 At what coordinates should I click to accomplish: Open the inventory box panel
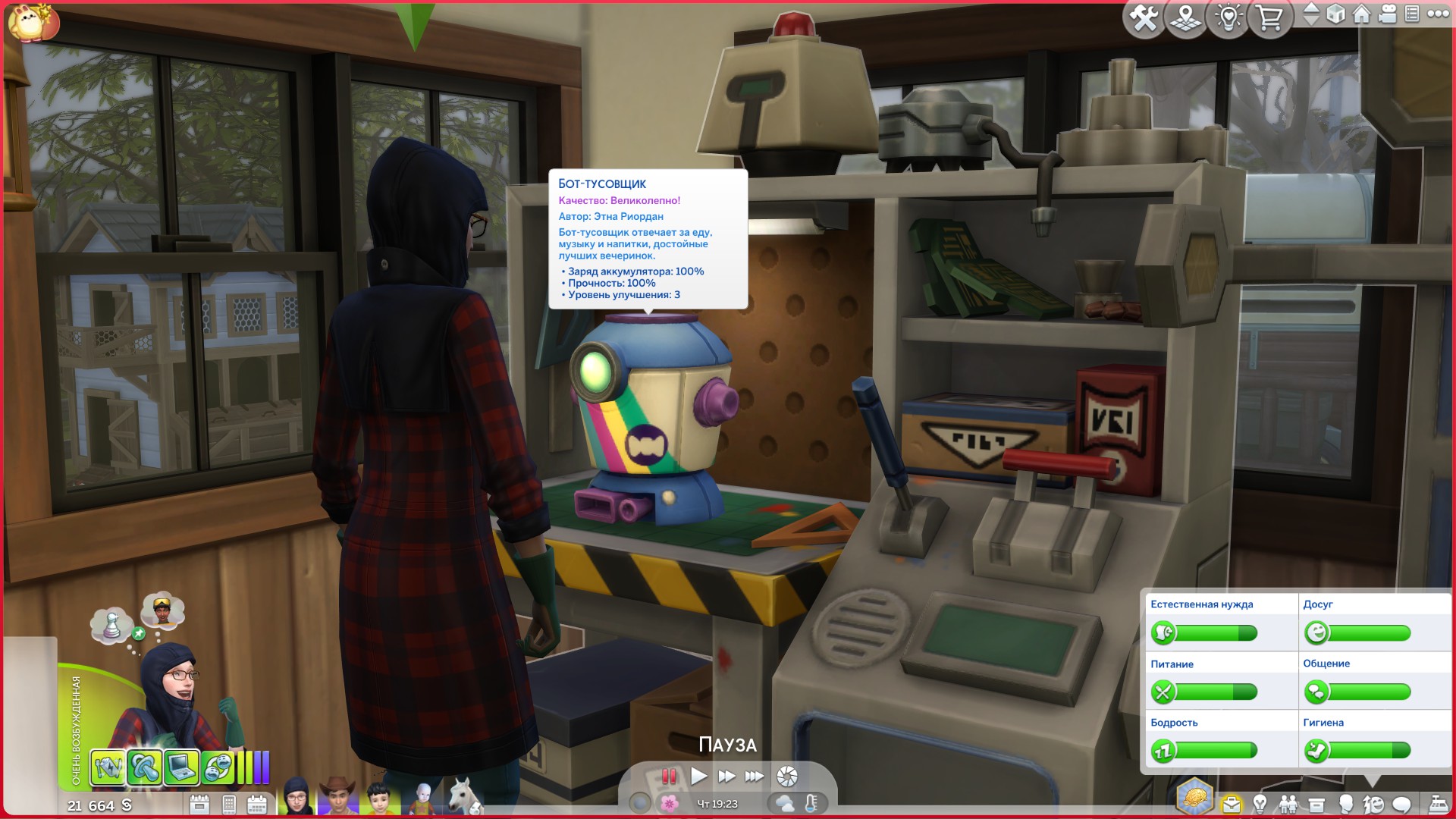coord(1316,805)
